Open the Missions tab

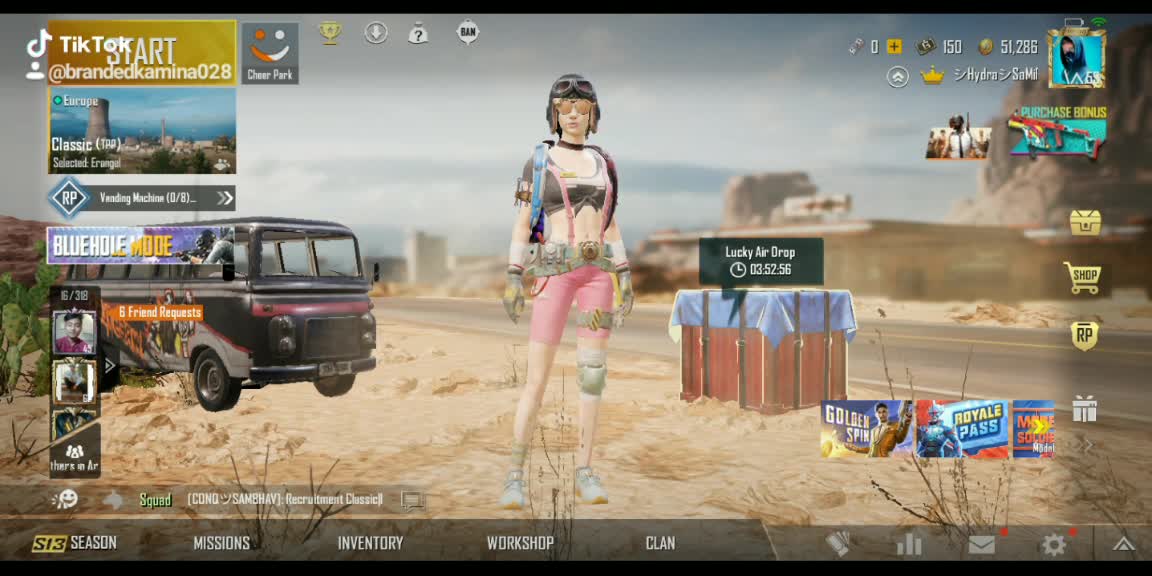(221, 543)
